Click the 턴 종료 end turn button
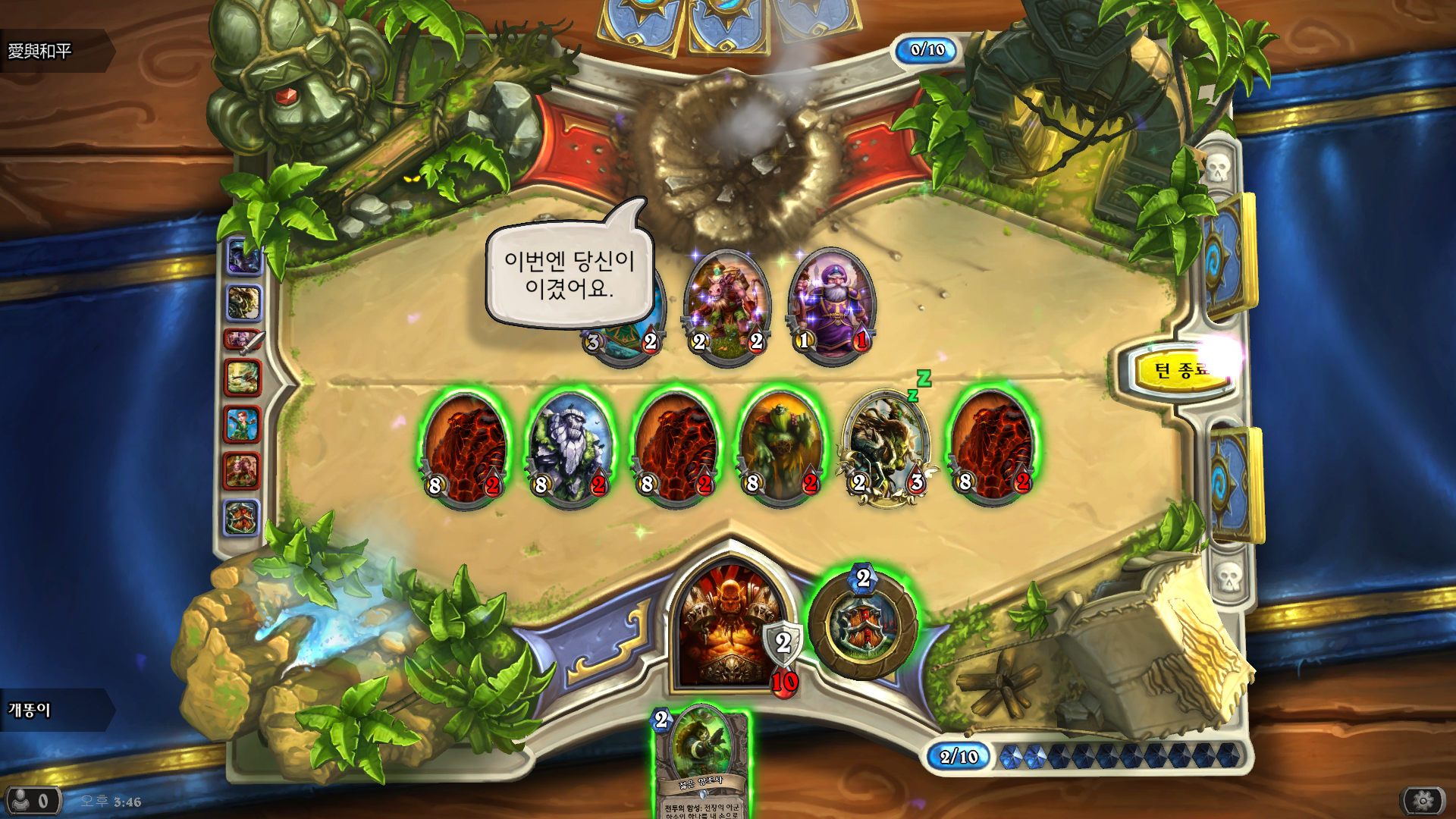1456x819 pixels. coord(1182,370)
